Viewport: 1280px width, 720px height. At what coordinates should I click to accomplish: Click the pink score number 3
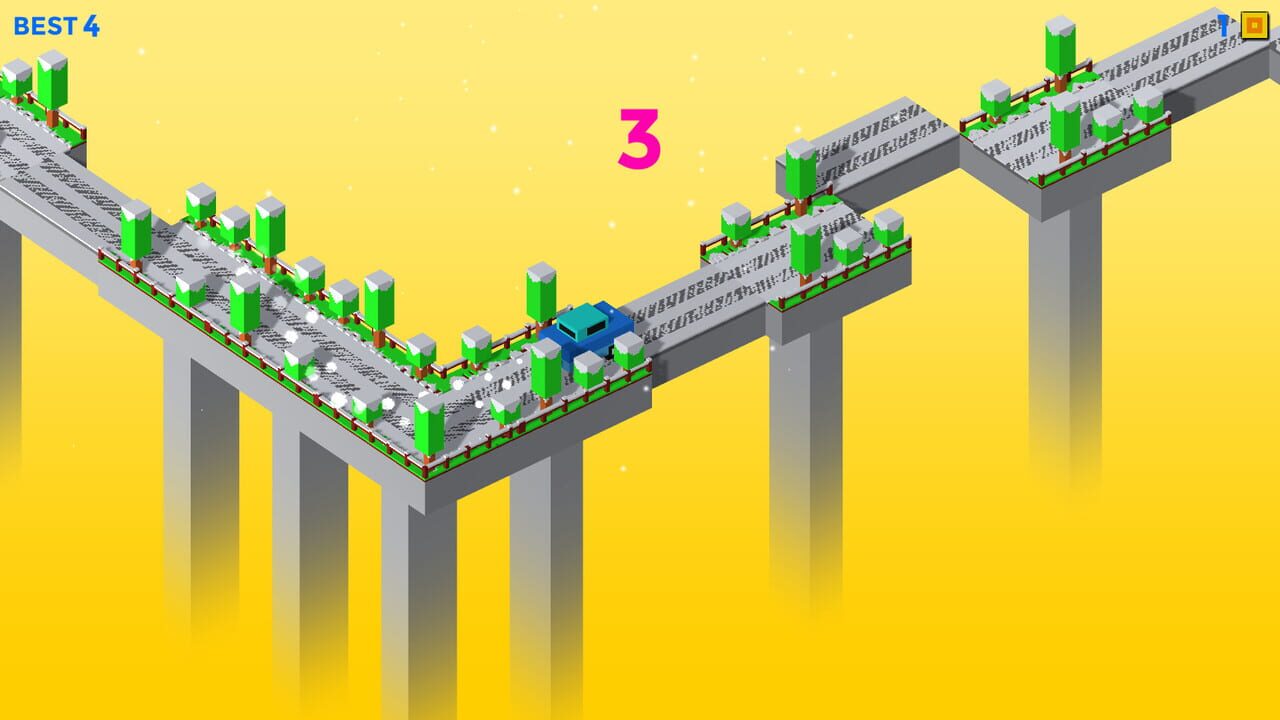640,135
